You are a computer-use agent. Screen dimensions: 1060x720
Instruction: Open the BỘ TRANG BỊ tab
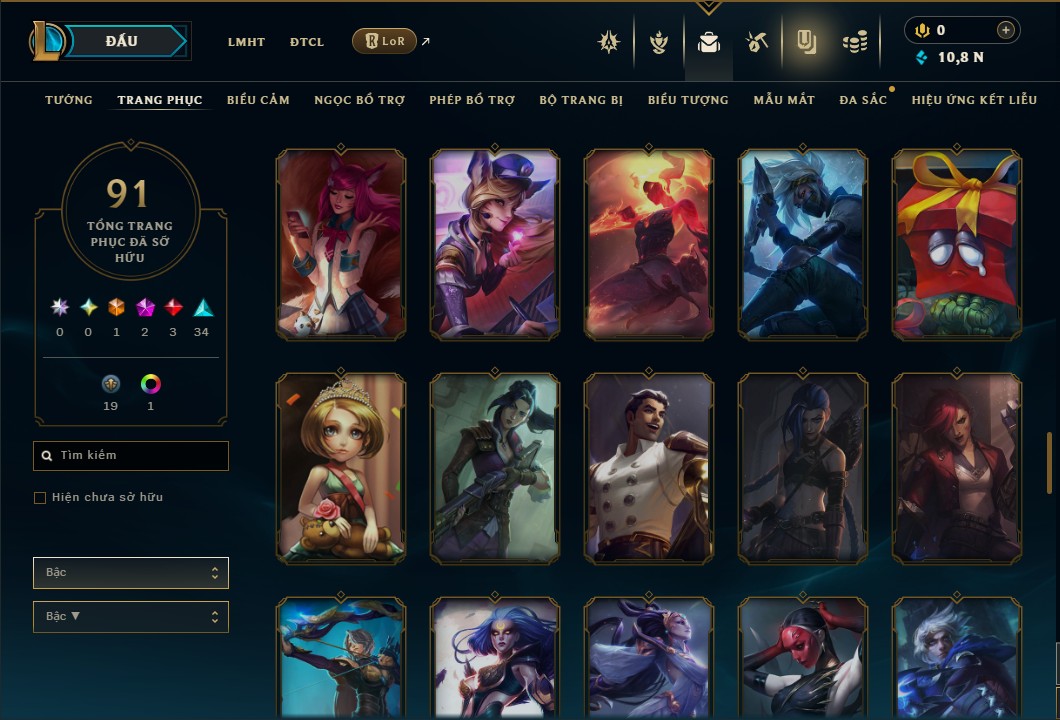(x=581, y=100)
